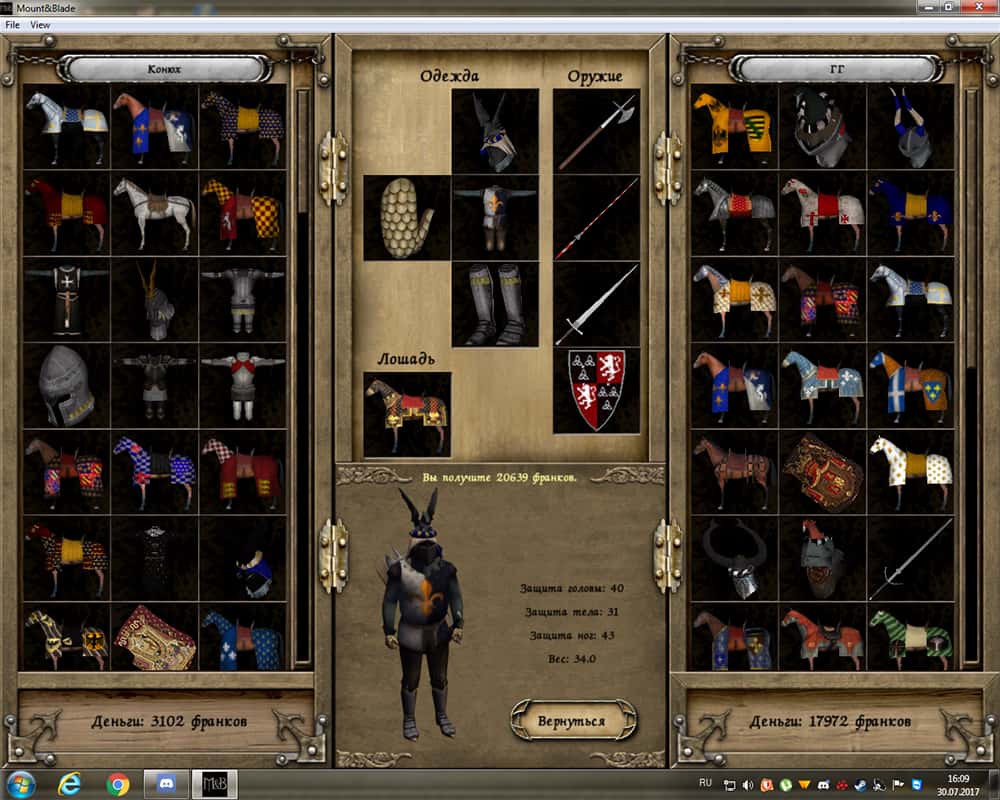Select the plain white horse from merchant
Image resolution: width=1000 pixels, height=800 pixels.
click(154, 213)
